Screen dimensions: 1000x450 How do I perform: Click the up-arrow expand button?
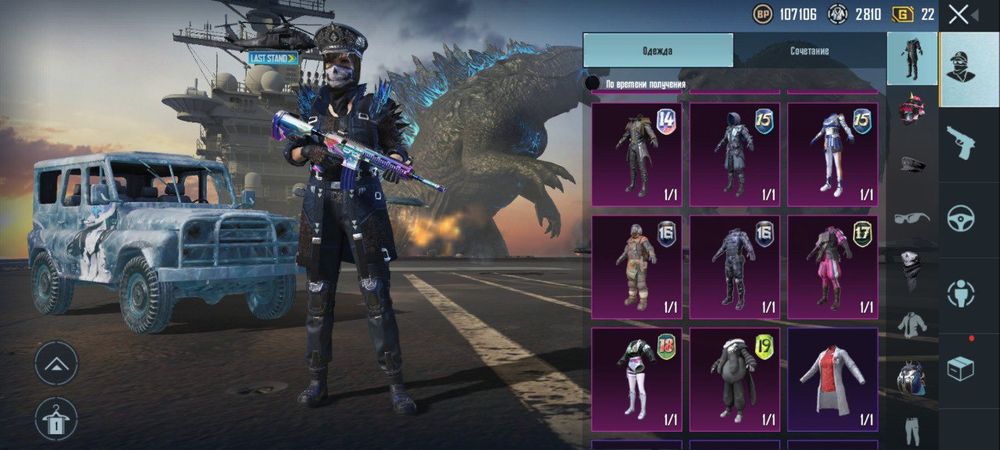56,363
